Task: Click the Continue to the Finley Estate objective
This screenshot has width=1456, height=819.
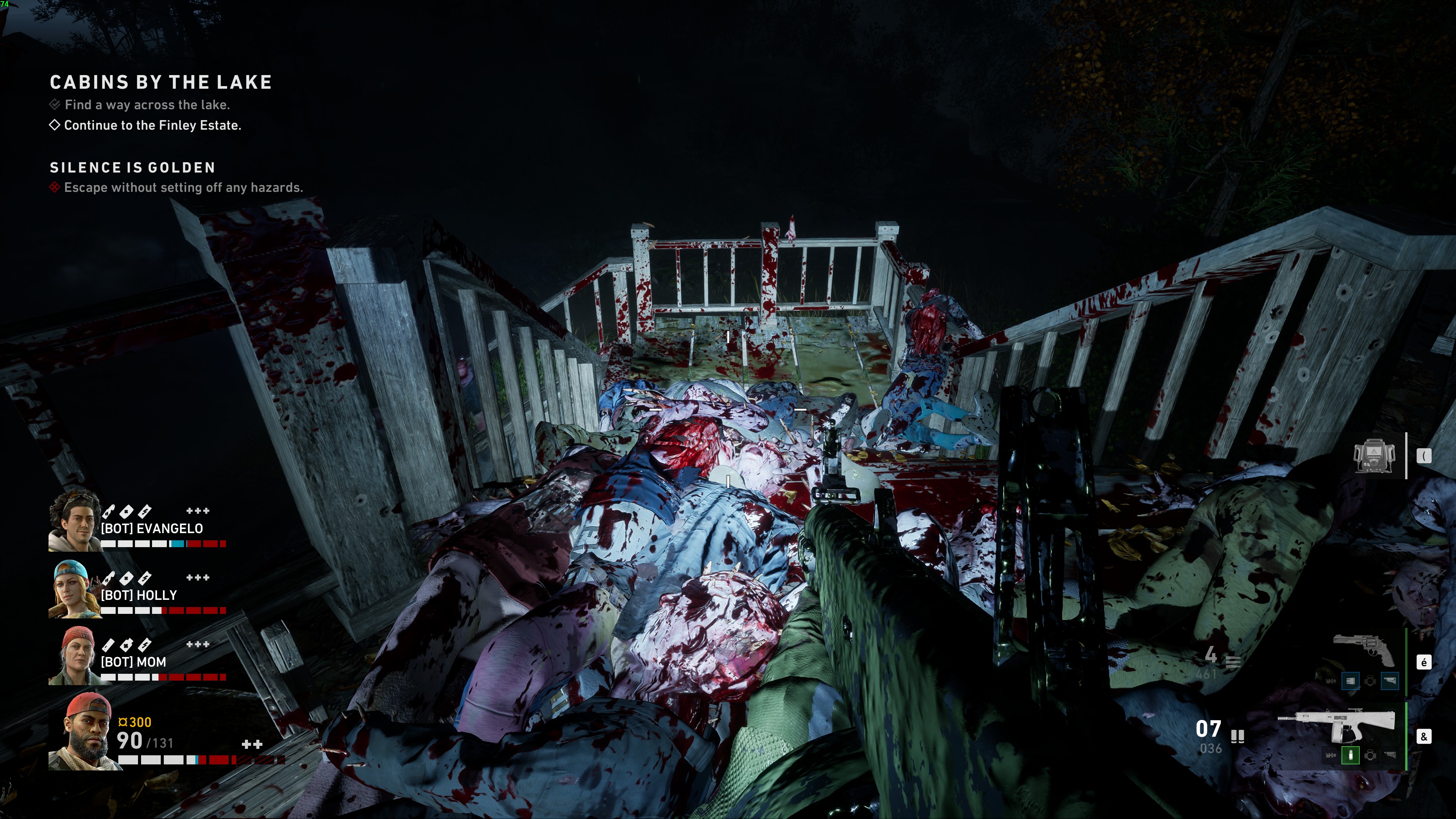Action: click(152, 126)
